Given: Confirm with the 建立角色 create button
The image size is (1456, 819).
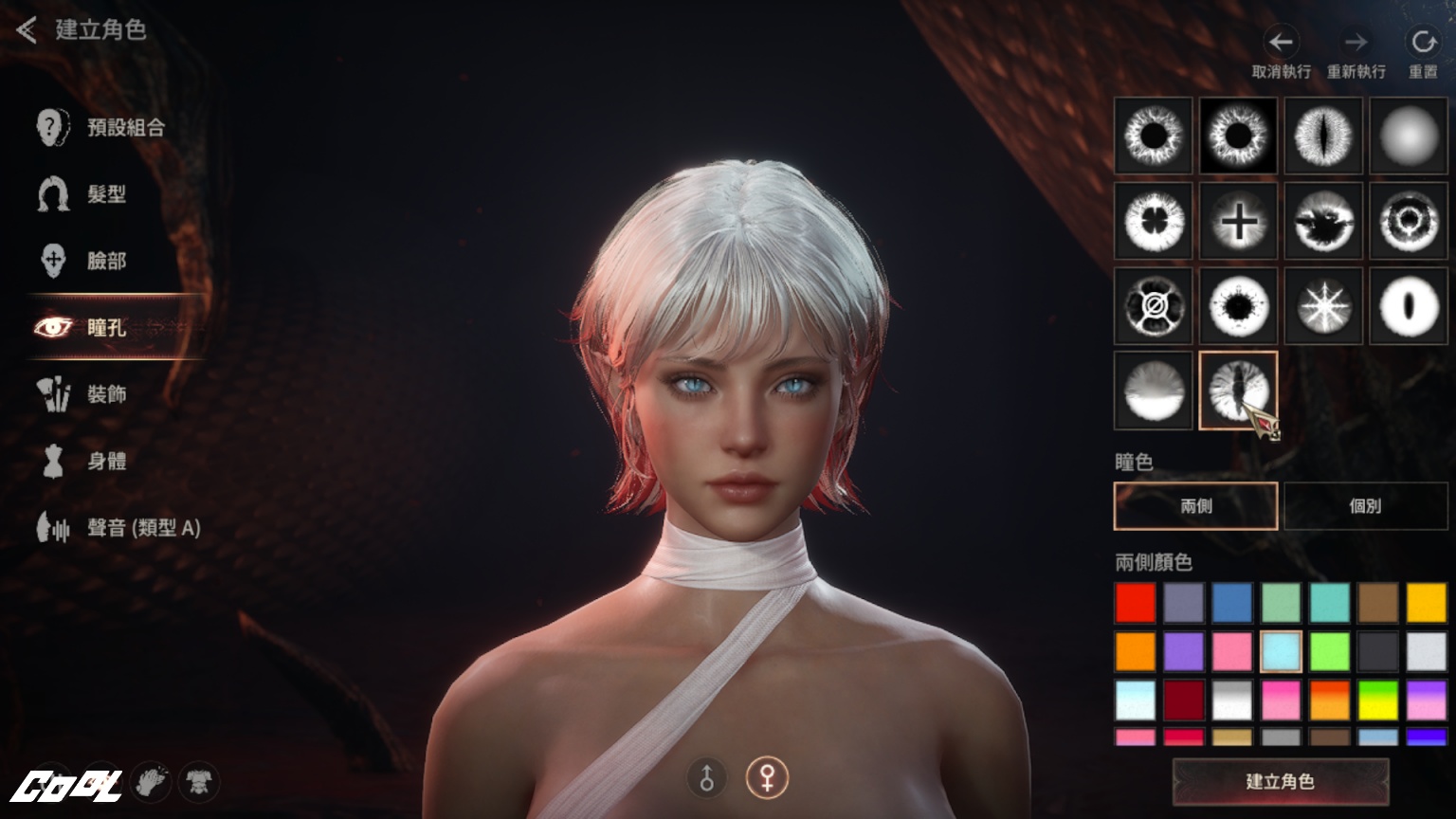Looking at the screenshot, I should [x=1280, y=782].
